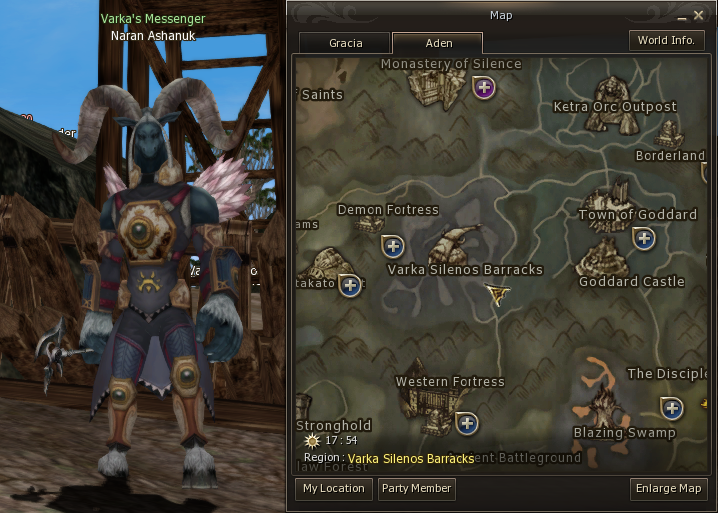Select the Town of Goddard shield marker

(644, 238)
